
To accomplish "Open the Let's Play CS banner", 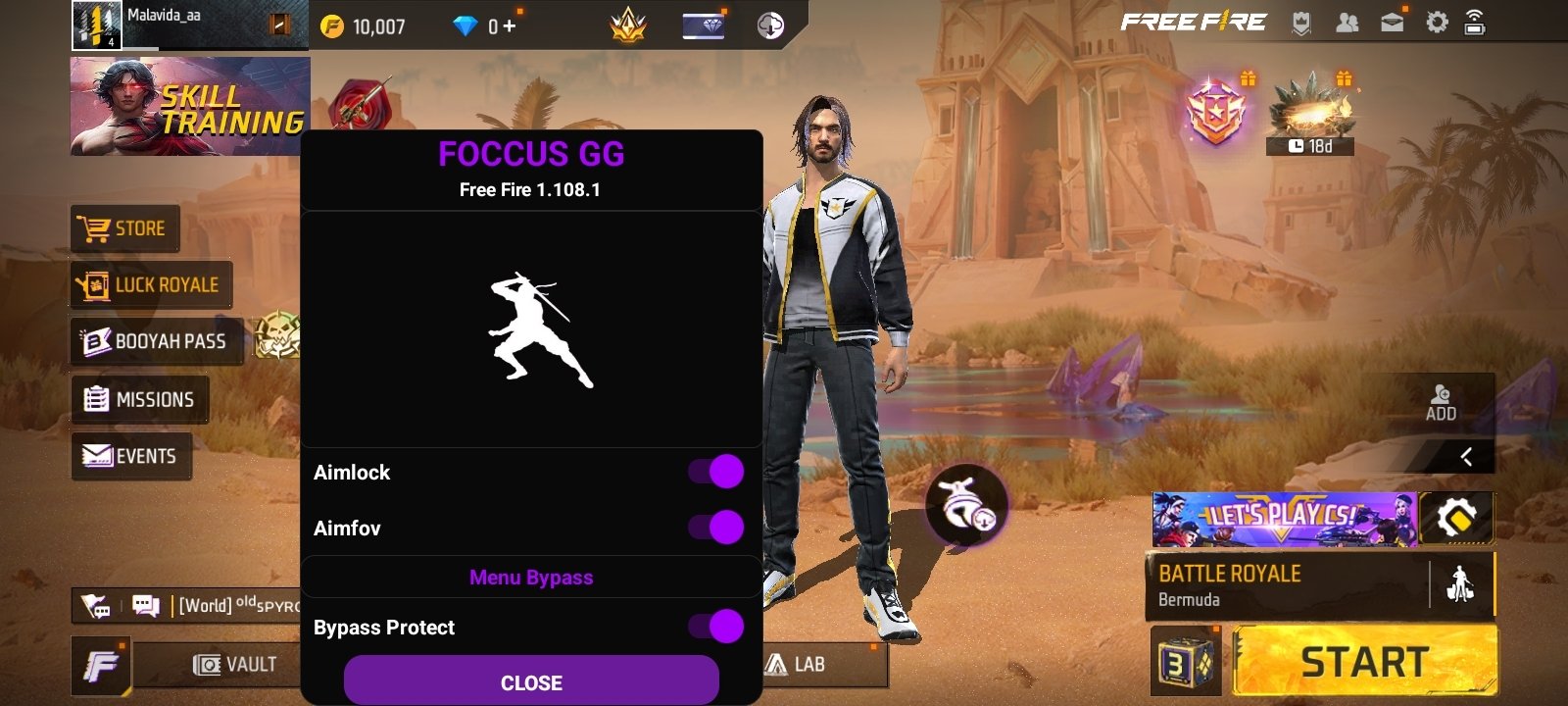I will tap(1284, 519).
